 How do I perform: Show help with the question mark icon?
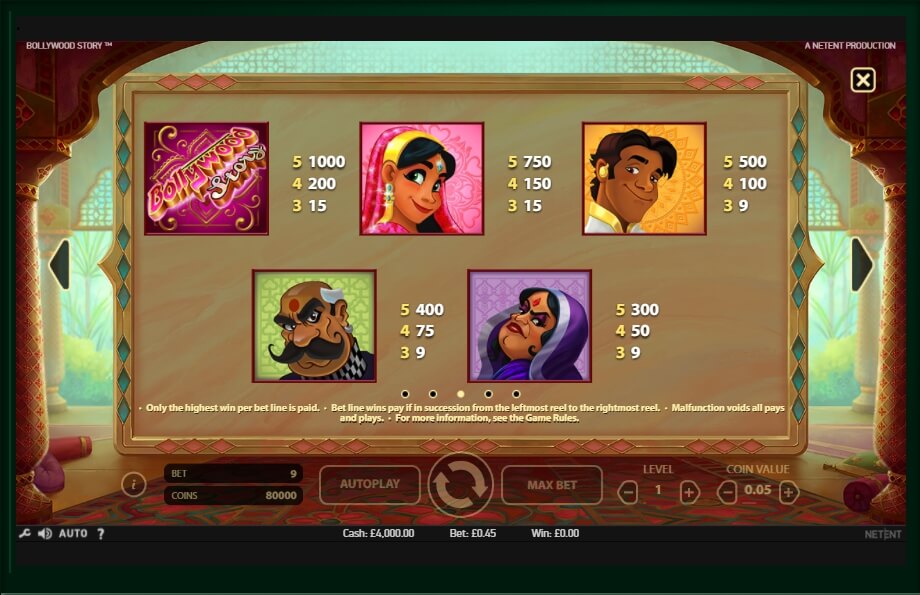(100, 534)
